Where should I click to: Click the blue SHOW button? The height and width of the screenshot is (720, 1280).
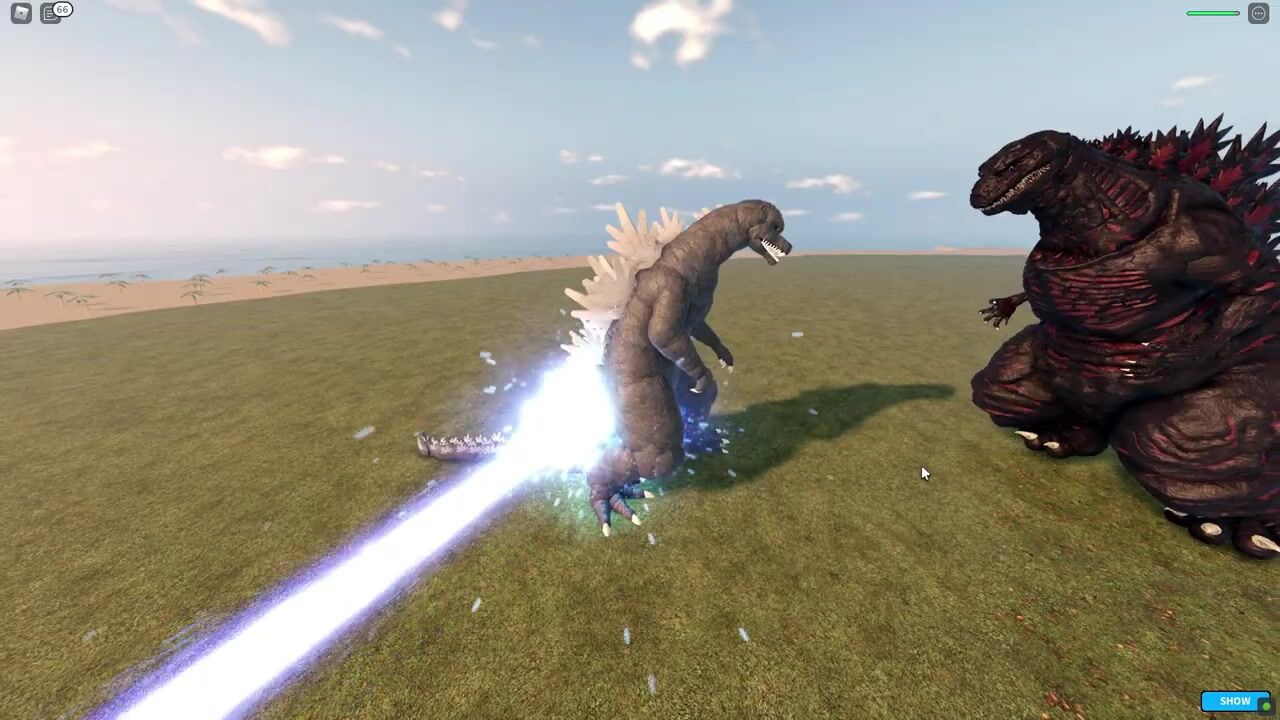pyautogui.click(x=1235, y=701)
